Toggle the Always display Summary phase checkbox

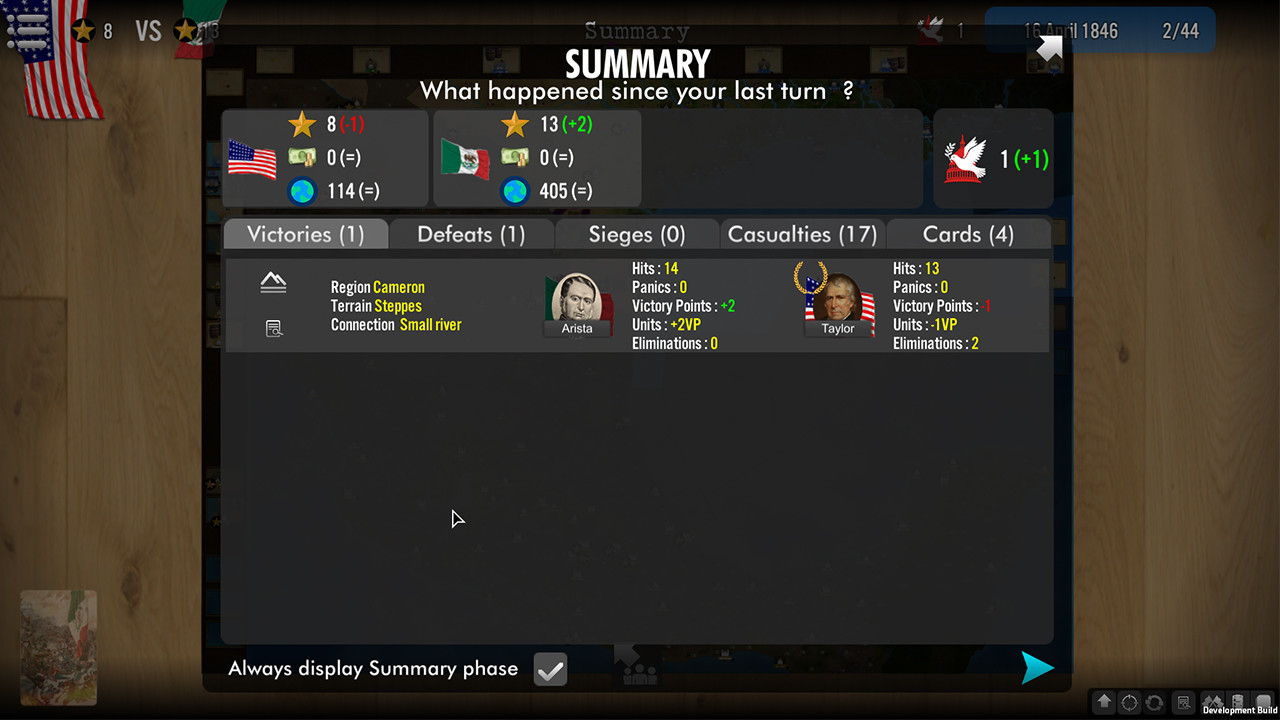point(550,670)
